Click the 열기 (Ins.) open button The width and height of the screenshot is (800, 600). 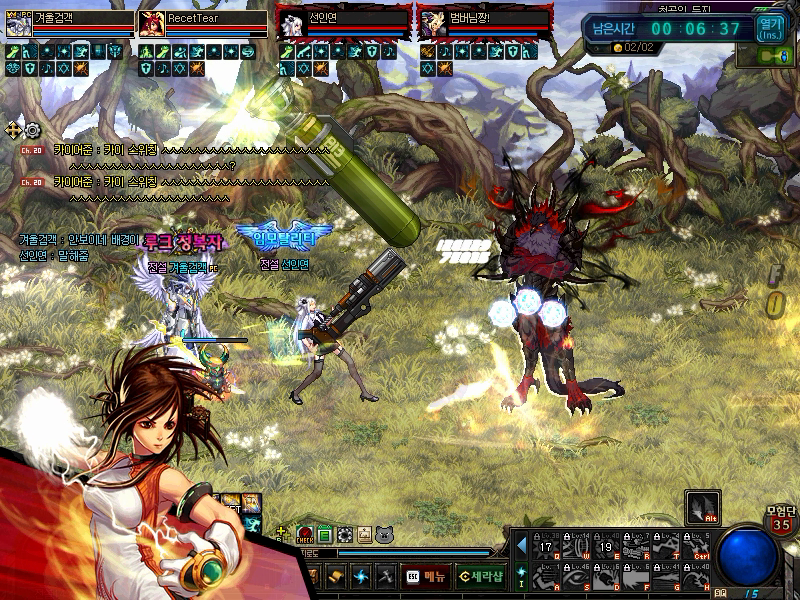point(771,27)
